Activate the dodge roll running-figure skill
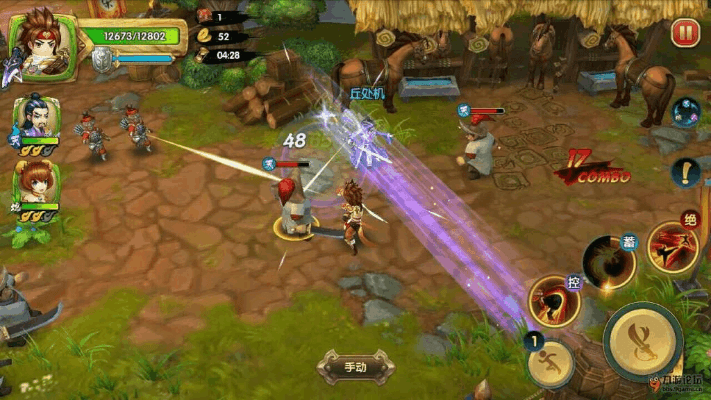 pos(549,363)
